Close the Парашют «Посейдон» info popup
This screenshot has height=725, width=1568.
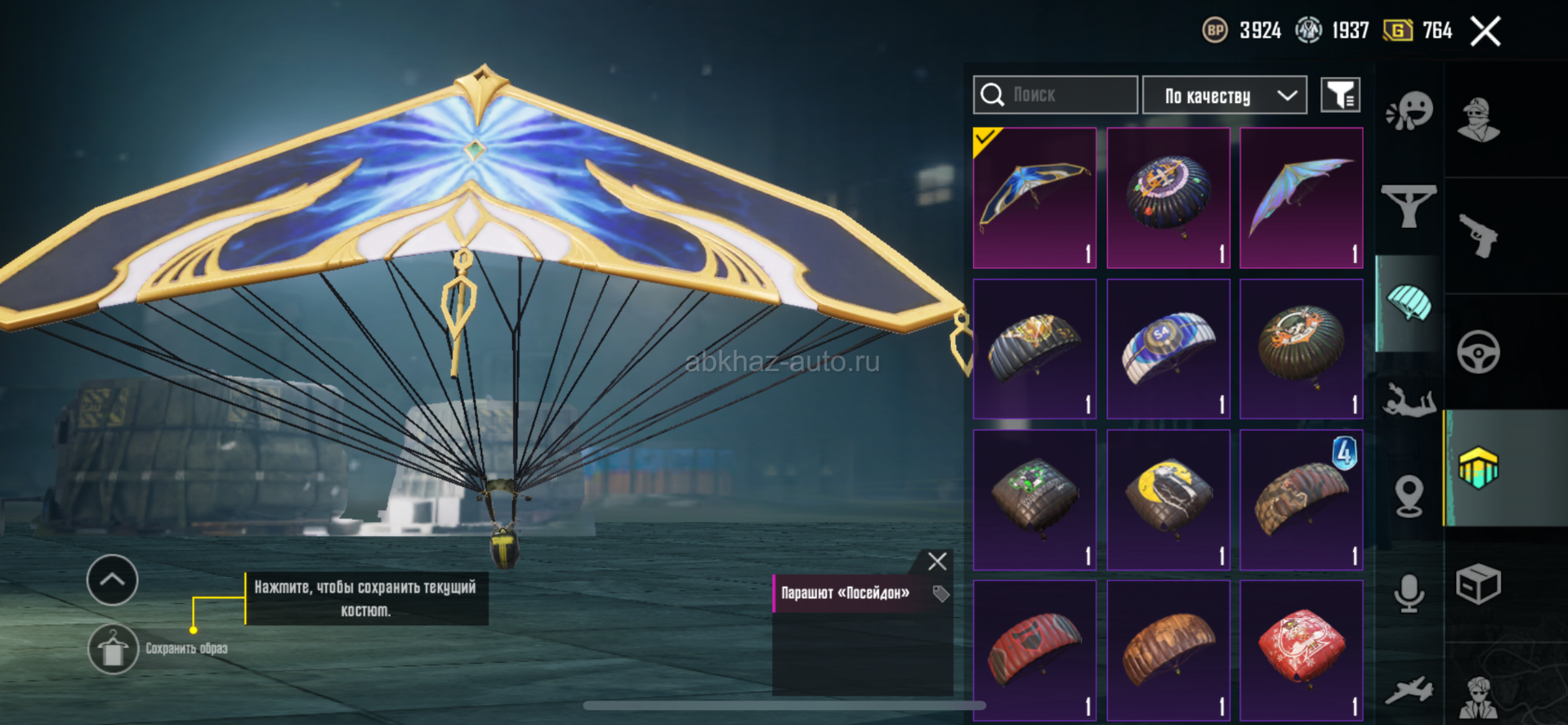tap(937, 561)
